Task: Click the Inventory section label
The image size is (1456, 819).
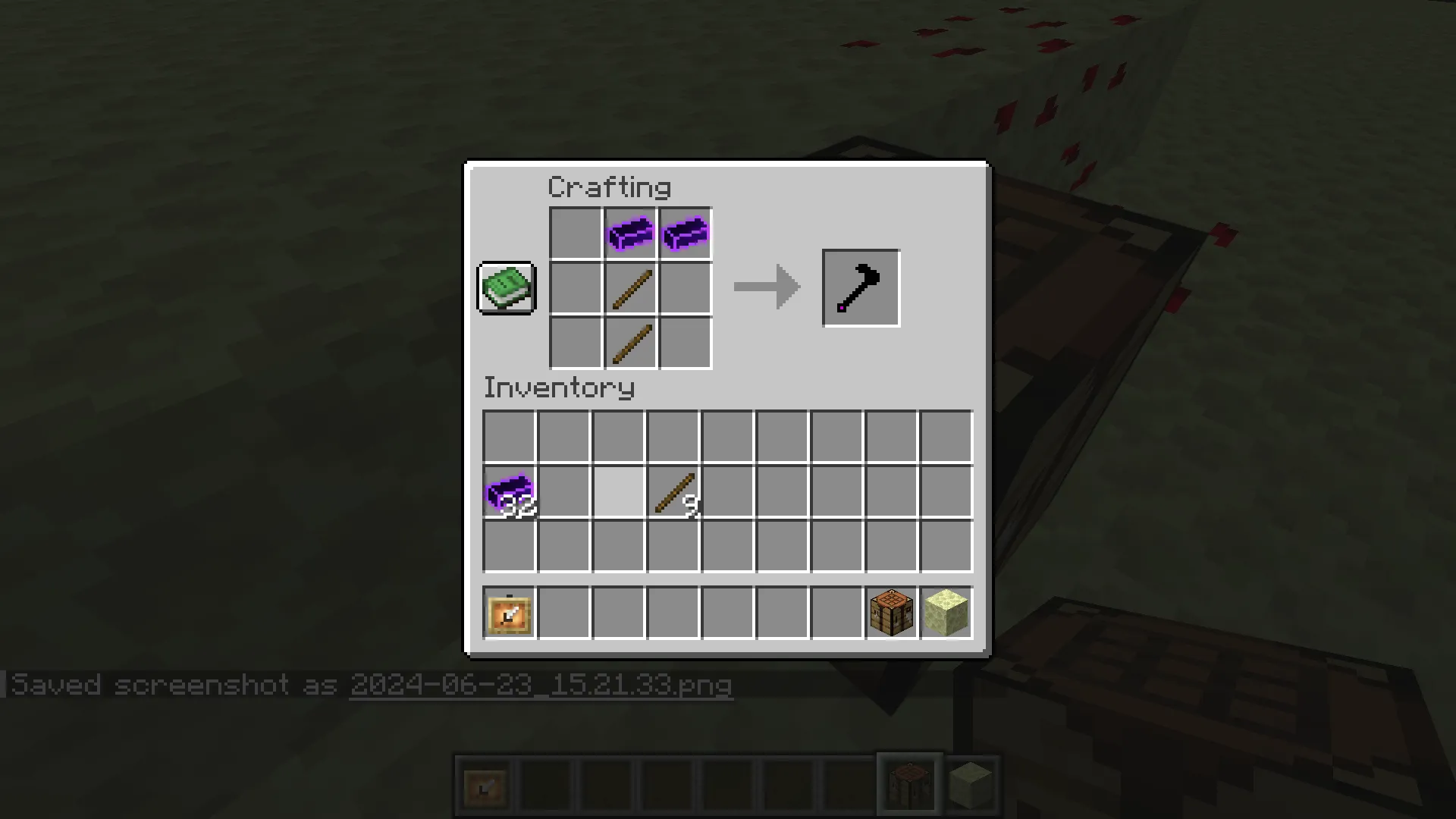Action: (x=560, y=388)
